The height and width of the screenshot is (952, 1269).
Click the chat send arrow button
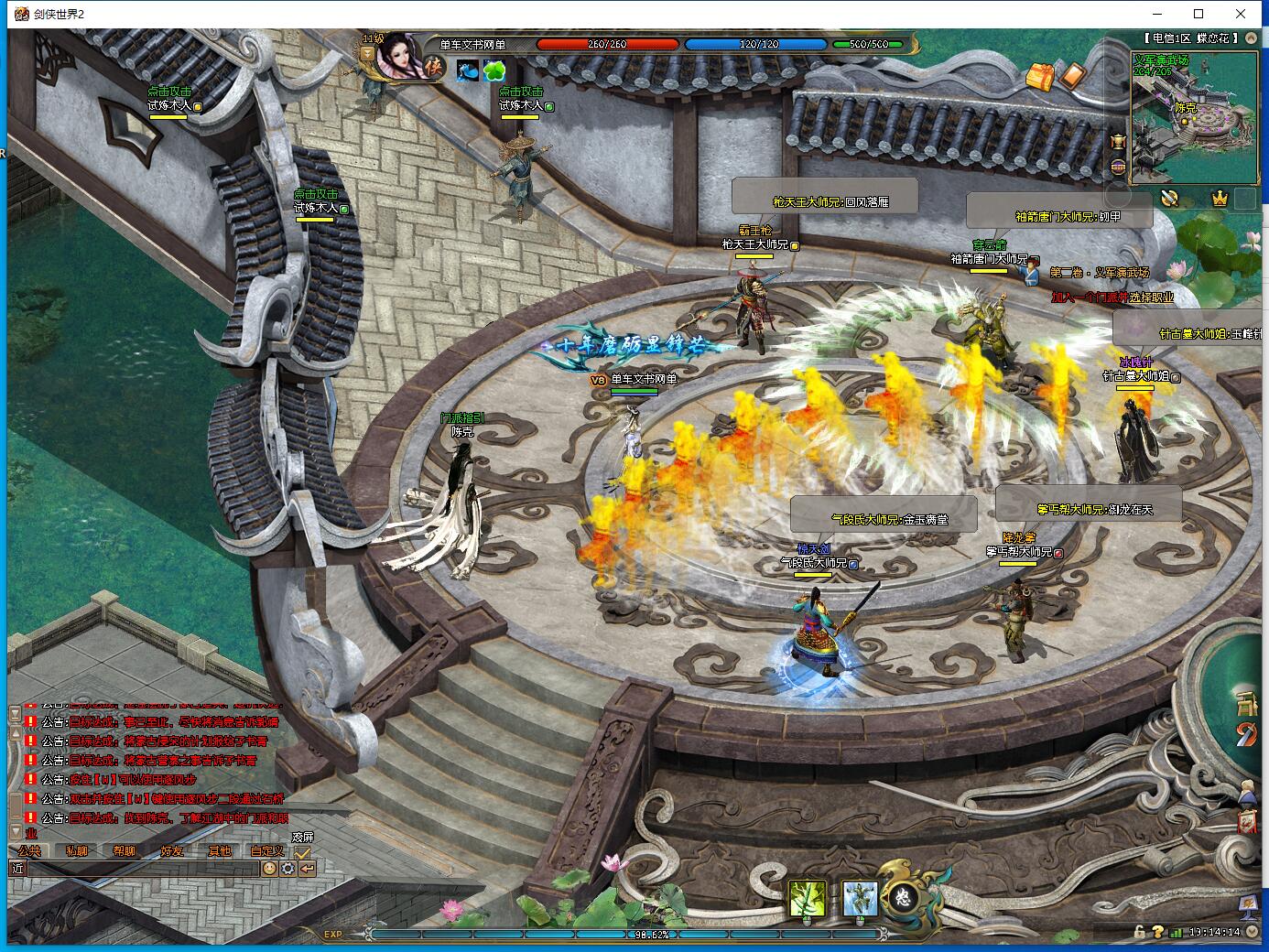pos(307,869)
